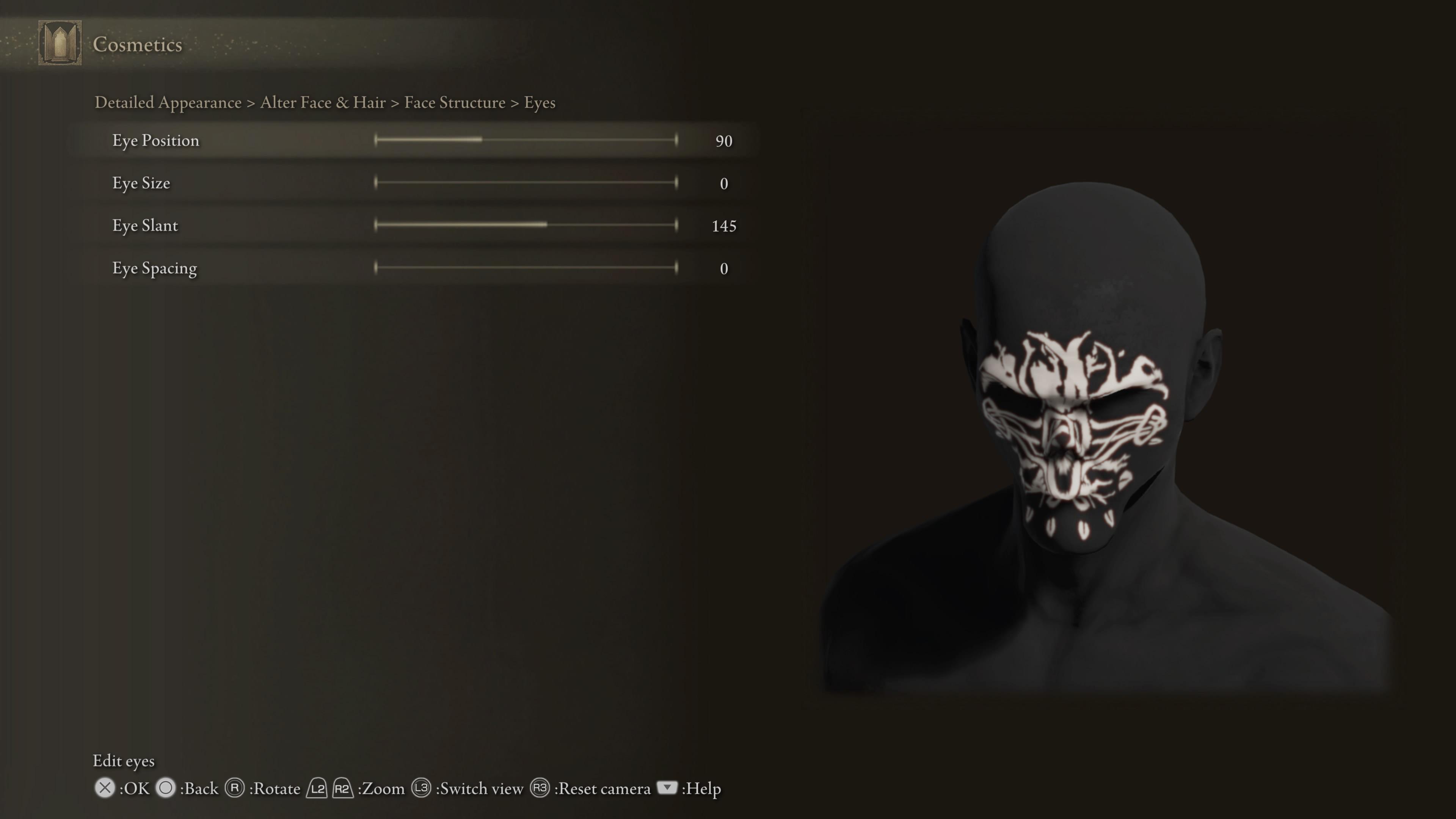This screenshot has height=819, width=1456.
Task: Click the R2 Zoom button icon
Action: 342,788
